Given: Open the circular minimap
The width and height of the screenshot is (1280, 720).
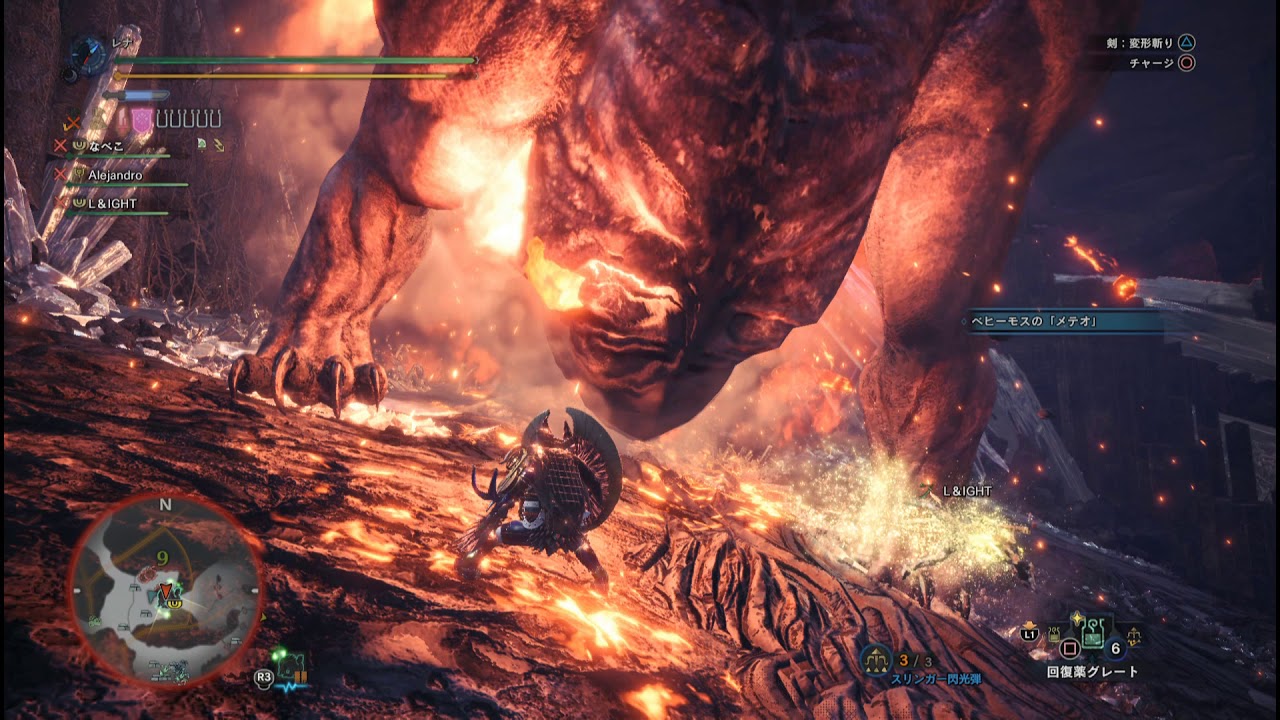Looking at the screenshot, I should pos(165,592).
